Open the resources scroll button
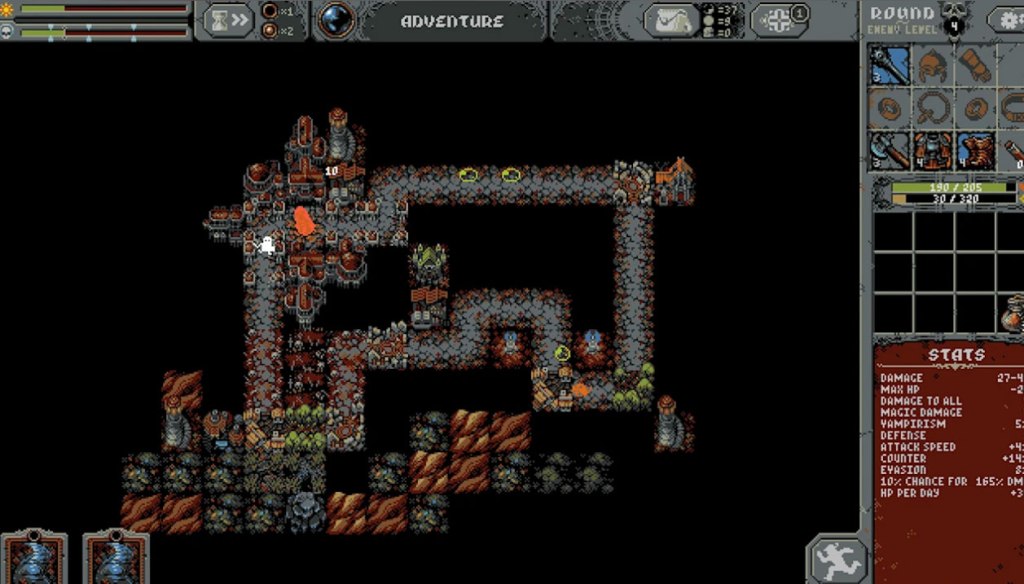 (671, 20)
